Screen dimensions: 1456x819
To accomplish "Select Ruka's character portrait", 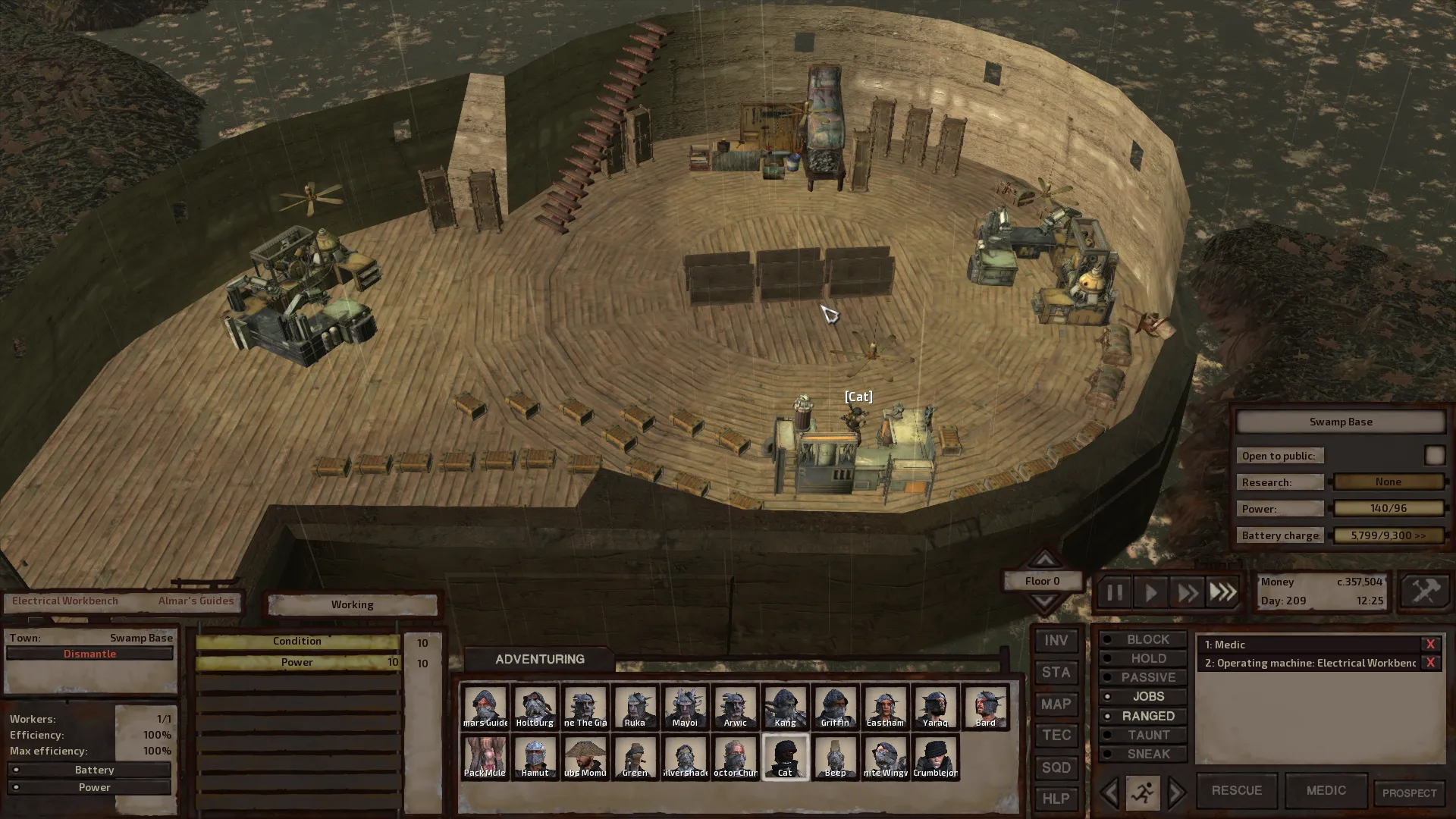I will click(635, 706).
